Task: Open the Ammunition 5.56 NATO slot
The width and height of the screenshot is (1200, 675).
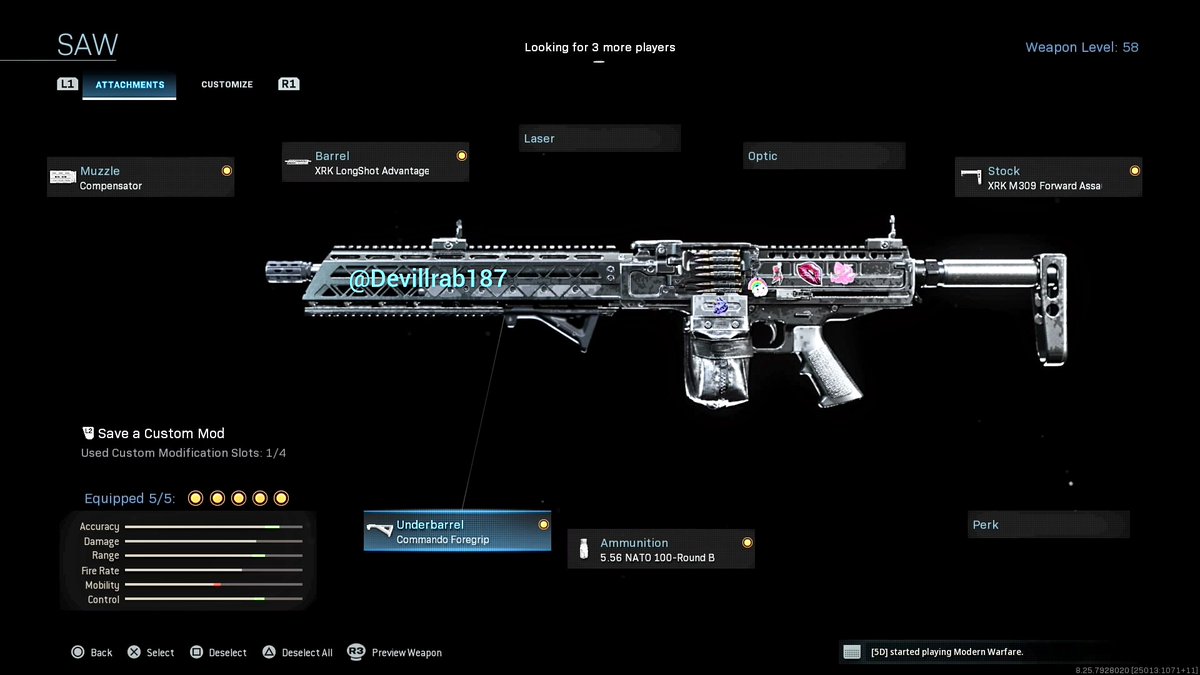Action: point(661,550)
